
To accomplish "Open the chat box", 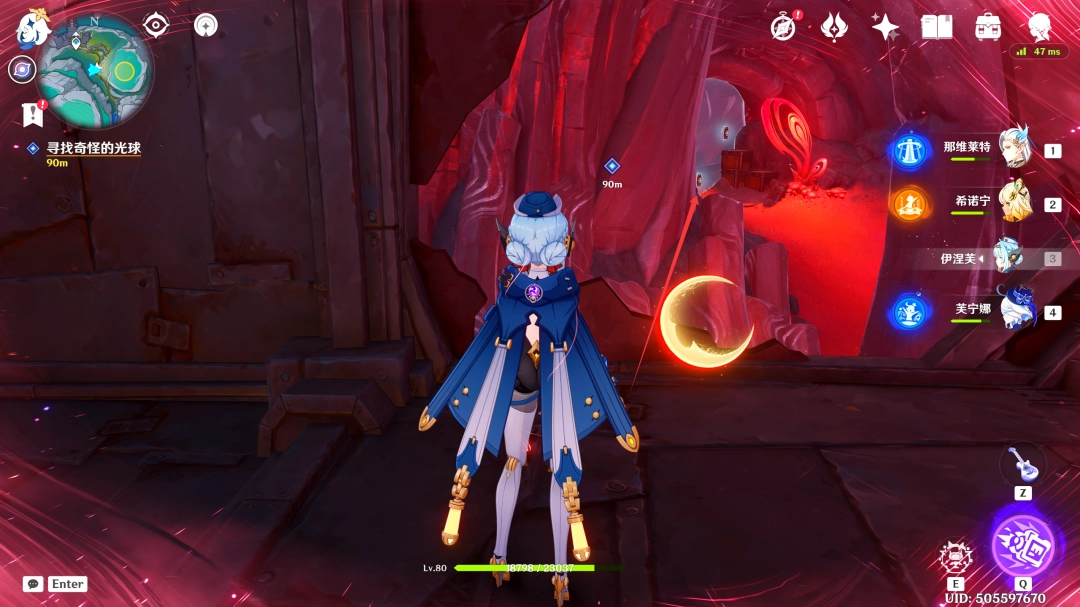I will (33, 584).
